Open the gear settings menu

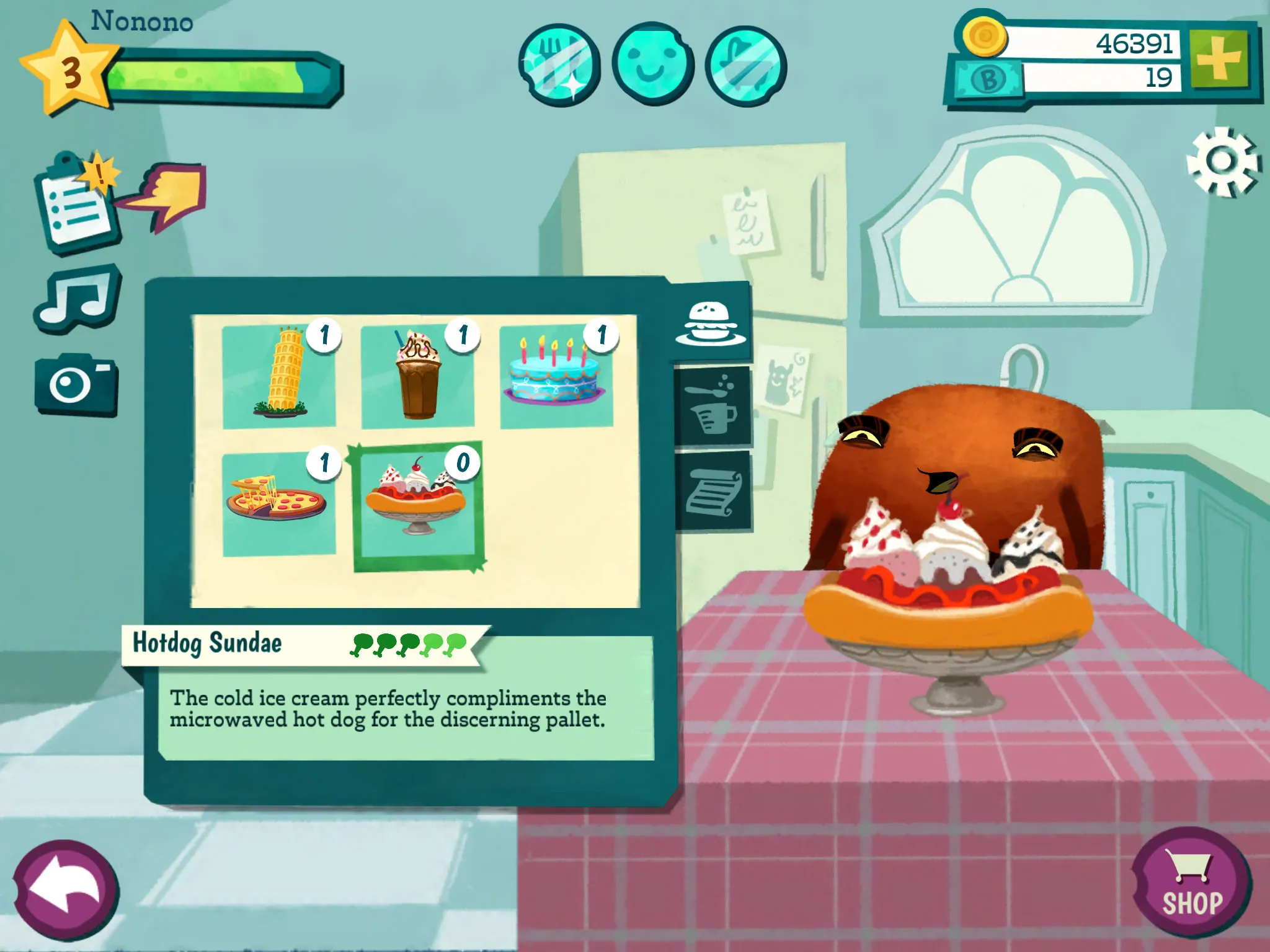click(x=1222, y=162)
